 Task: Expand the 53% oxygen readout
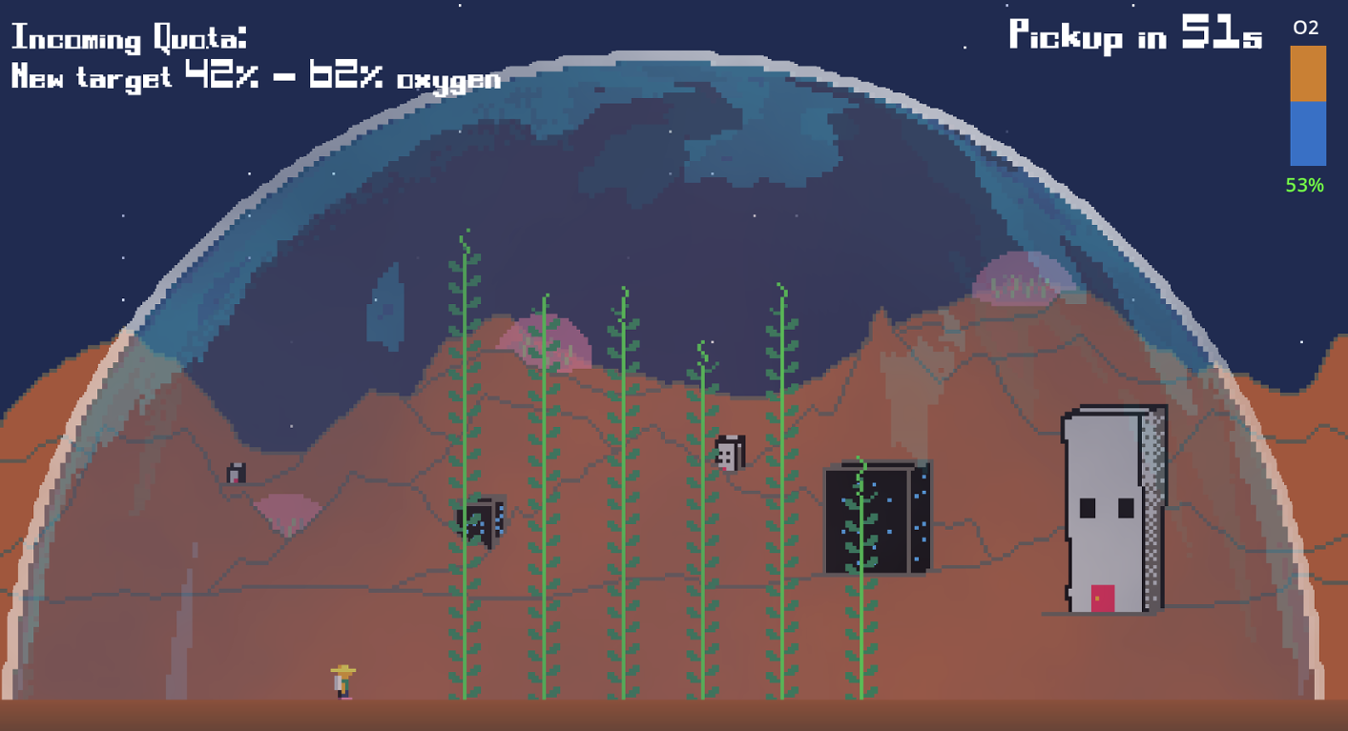coord(1304,184)
